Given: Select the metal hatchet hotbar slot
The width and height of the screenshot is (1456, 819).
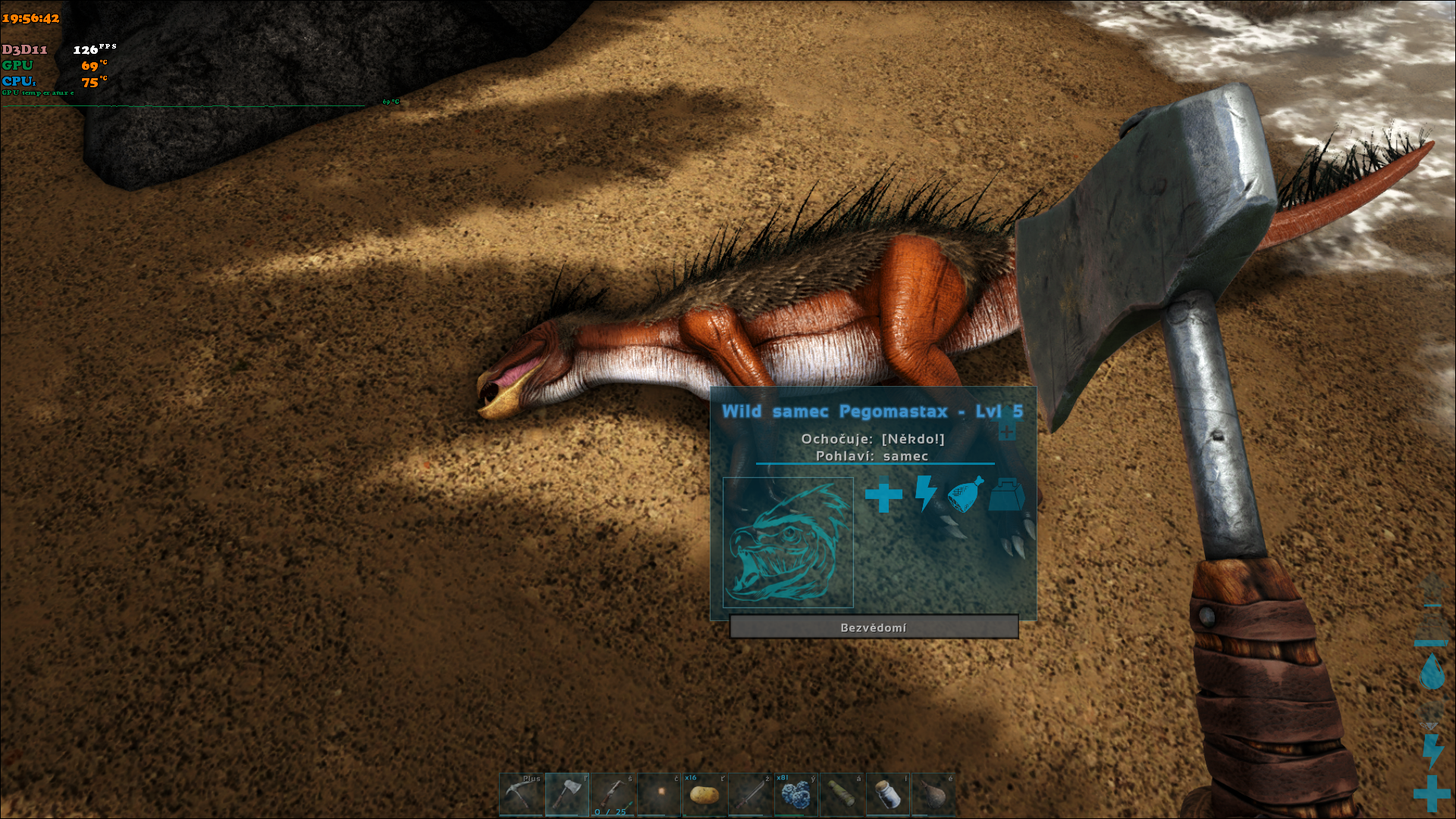Looking at the screenshot, I should click(x=567, y=794).
